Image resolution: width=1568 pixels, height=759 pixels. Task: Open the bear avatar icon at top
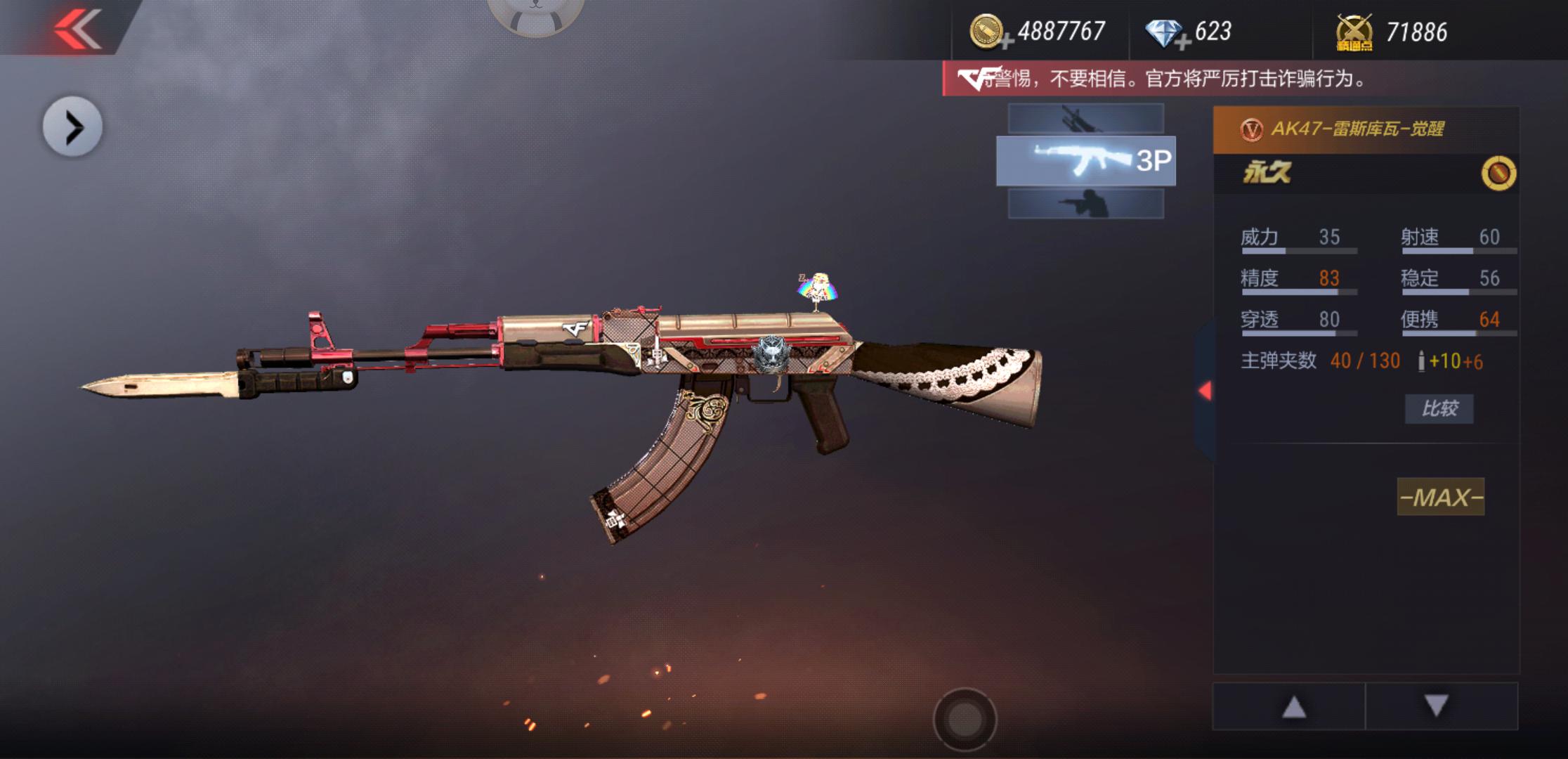click(x=536, y=15)
